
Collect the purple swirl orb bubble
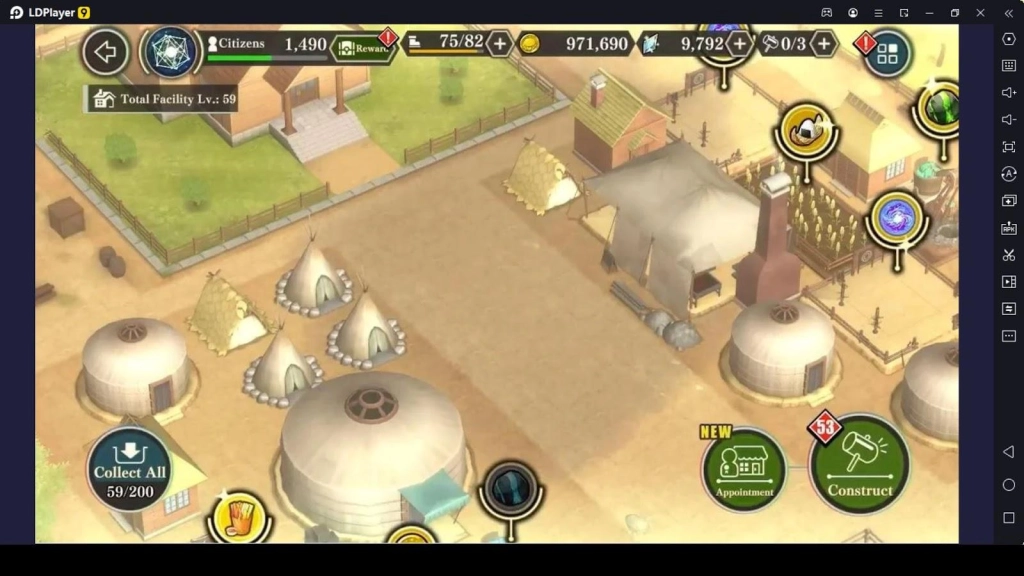point(895,218)
